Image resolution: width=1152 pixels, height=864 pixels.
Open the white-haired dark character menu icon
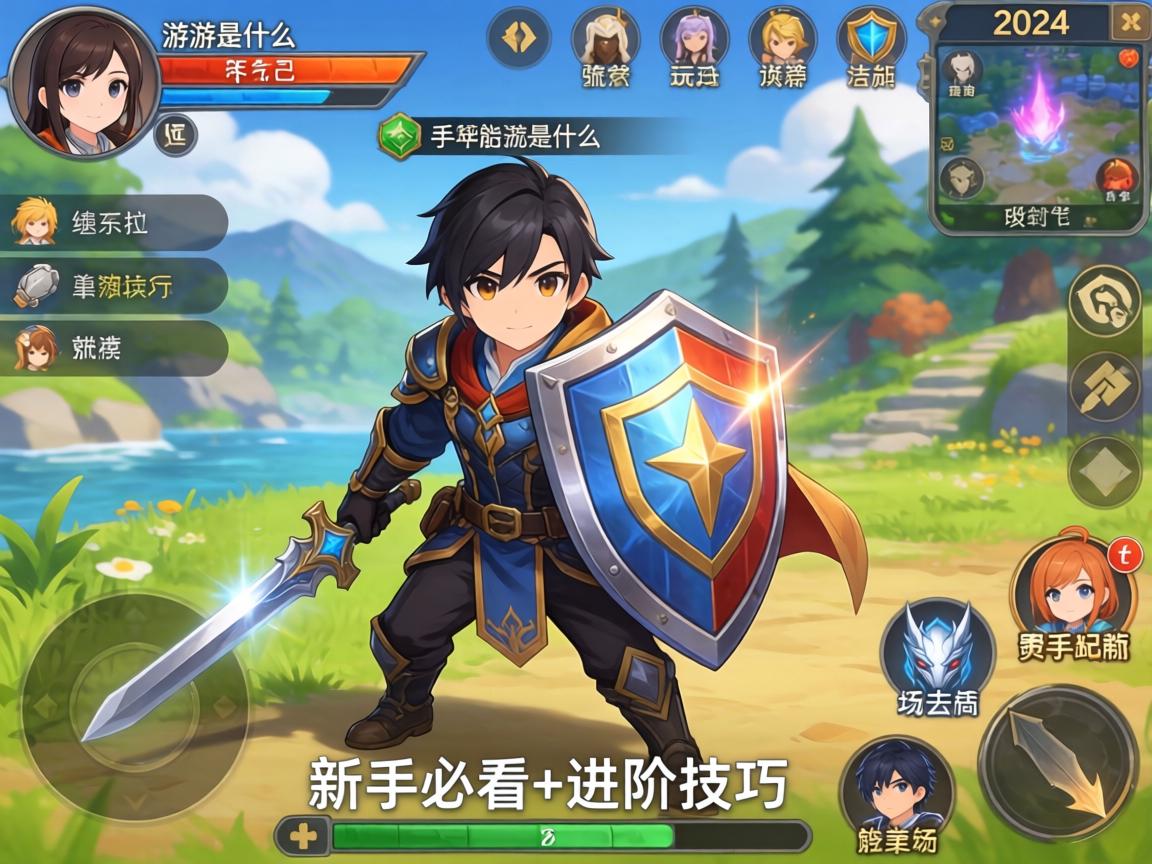click(605, 40)
